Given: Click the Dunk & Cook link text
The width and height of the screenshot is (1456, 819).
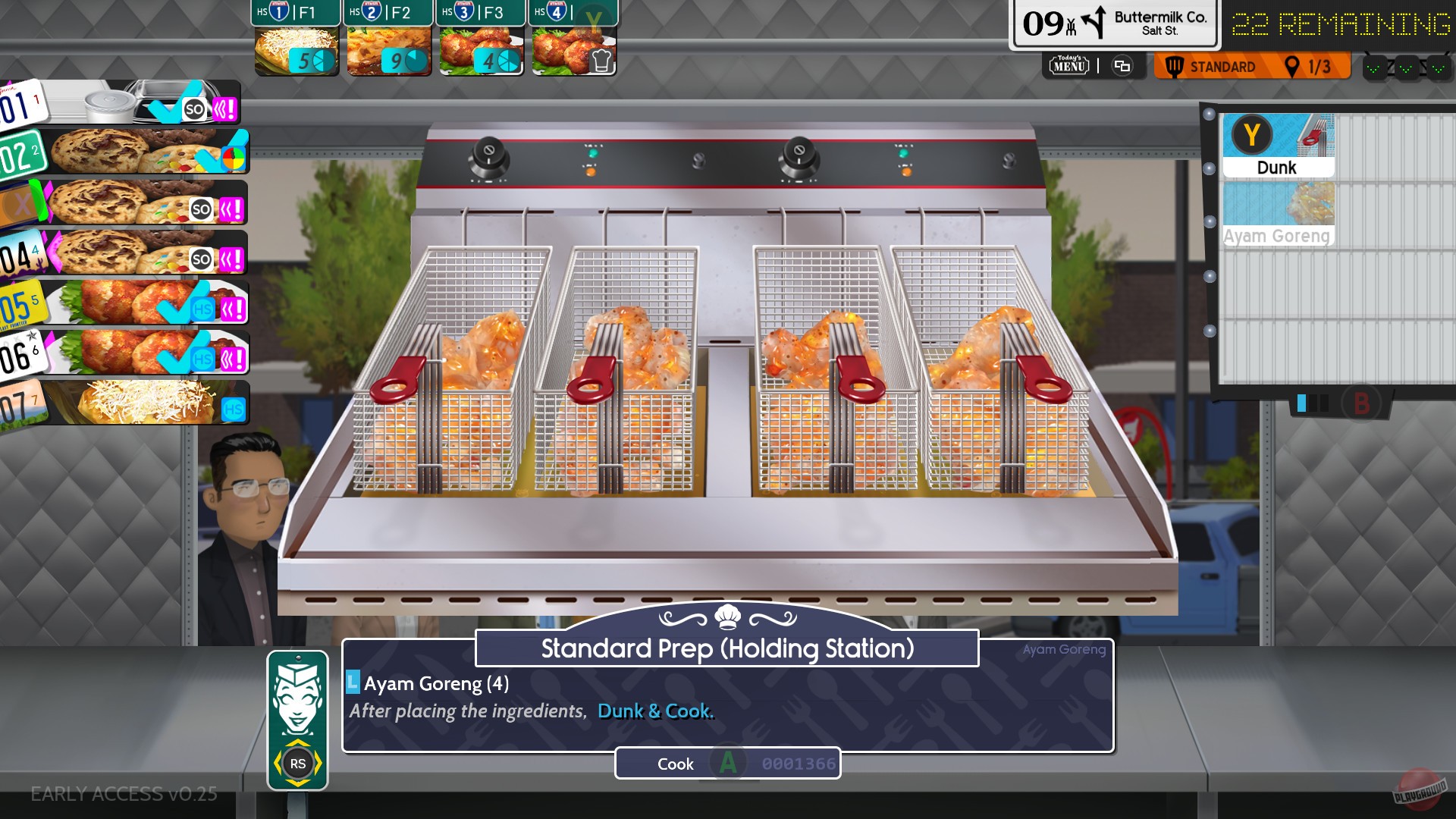Looking at the screenshot, I should (656, 711).
